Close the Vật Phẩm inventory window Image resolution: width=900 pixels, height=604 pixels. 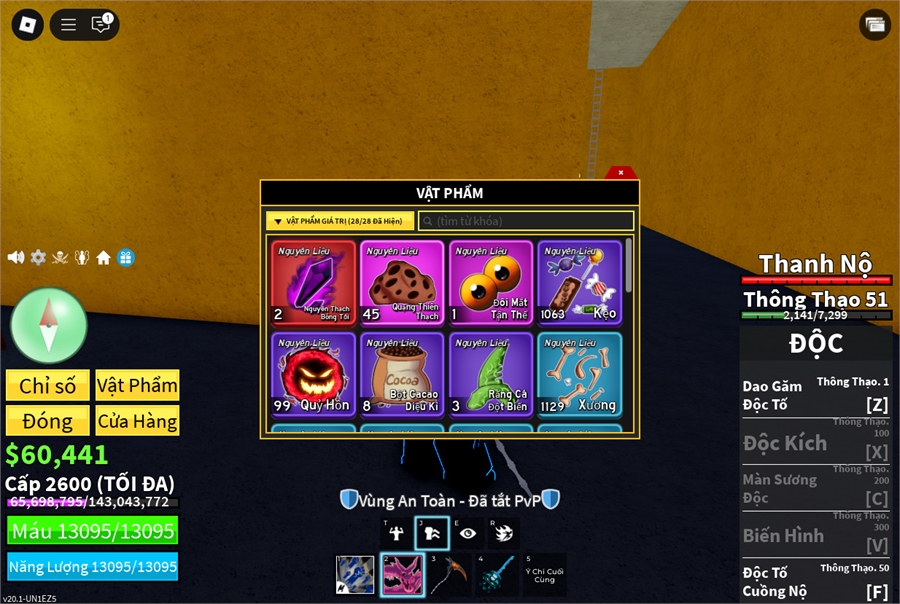click(621, 173)
